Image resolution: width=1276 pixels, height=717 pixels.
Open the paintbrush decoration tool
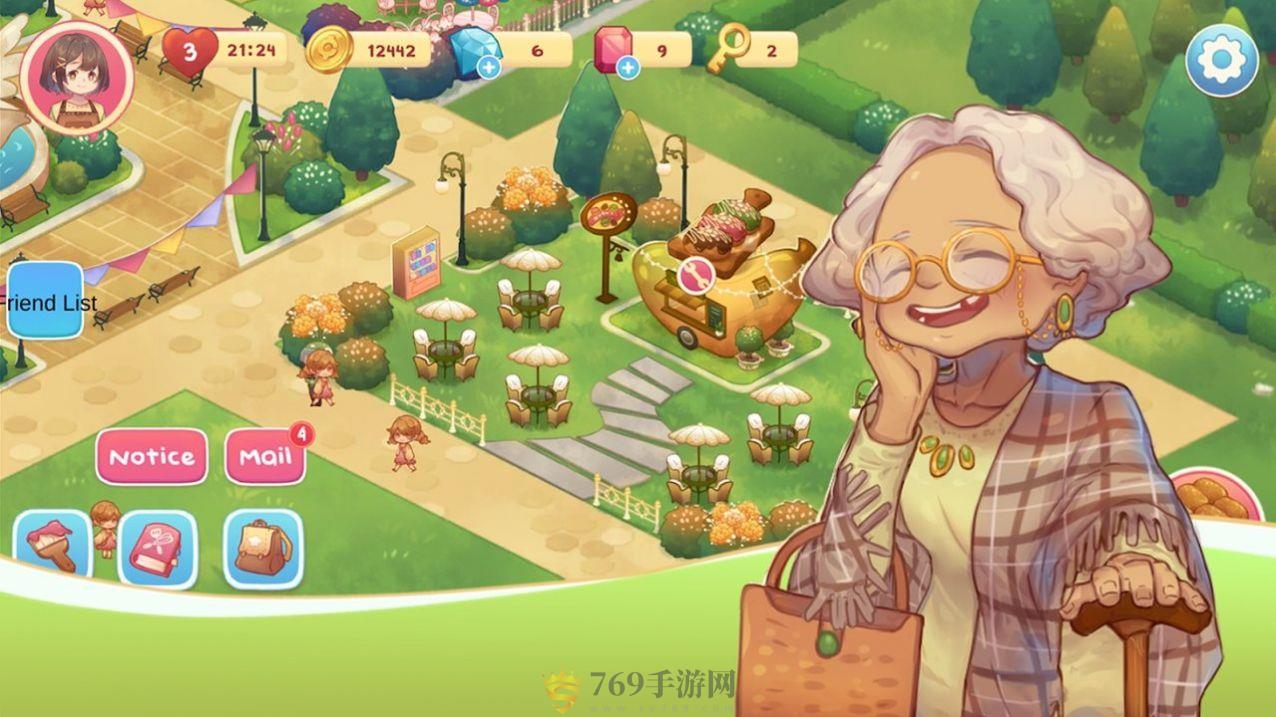tap(52, 546)
